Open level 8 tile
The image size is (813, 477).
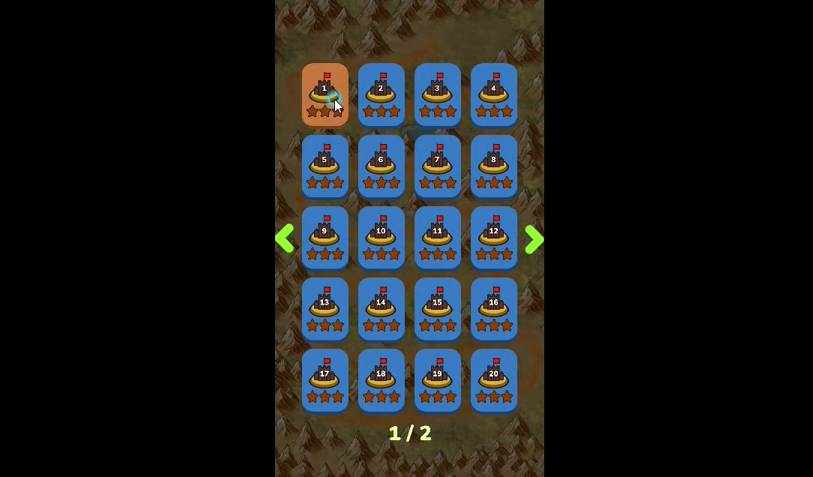pyautogui.click(x=494, y=166)
